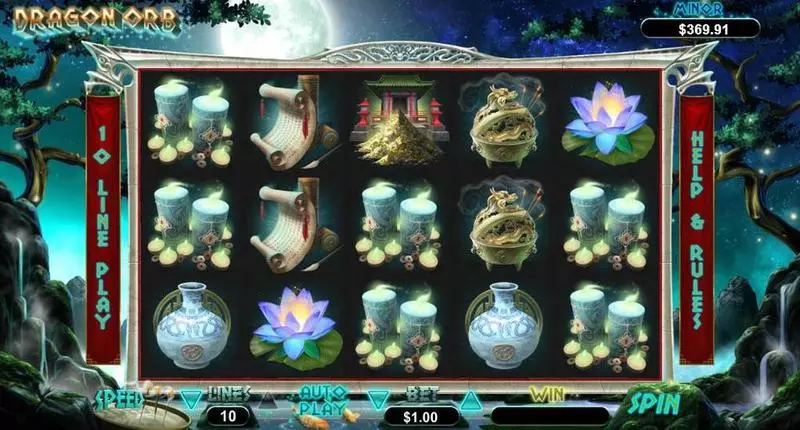Spin the reels
The height and width of the screenshot is (430, 800).
coord(657,403)
